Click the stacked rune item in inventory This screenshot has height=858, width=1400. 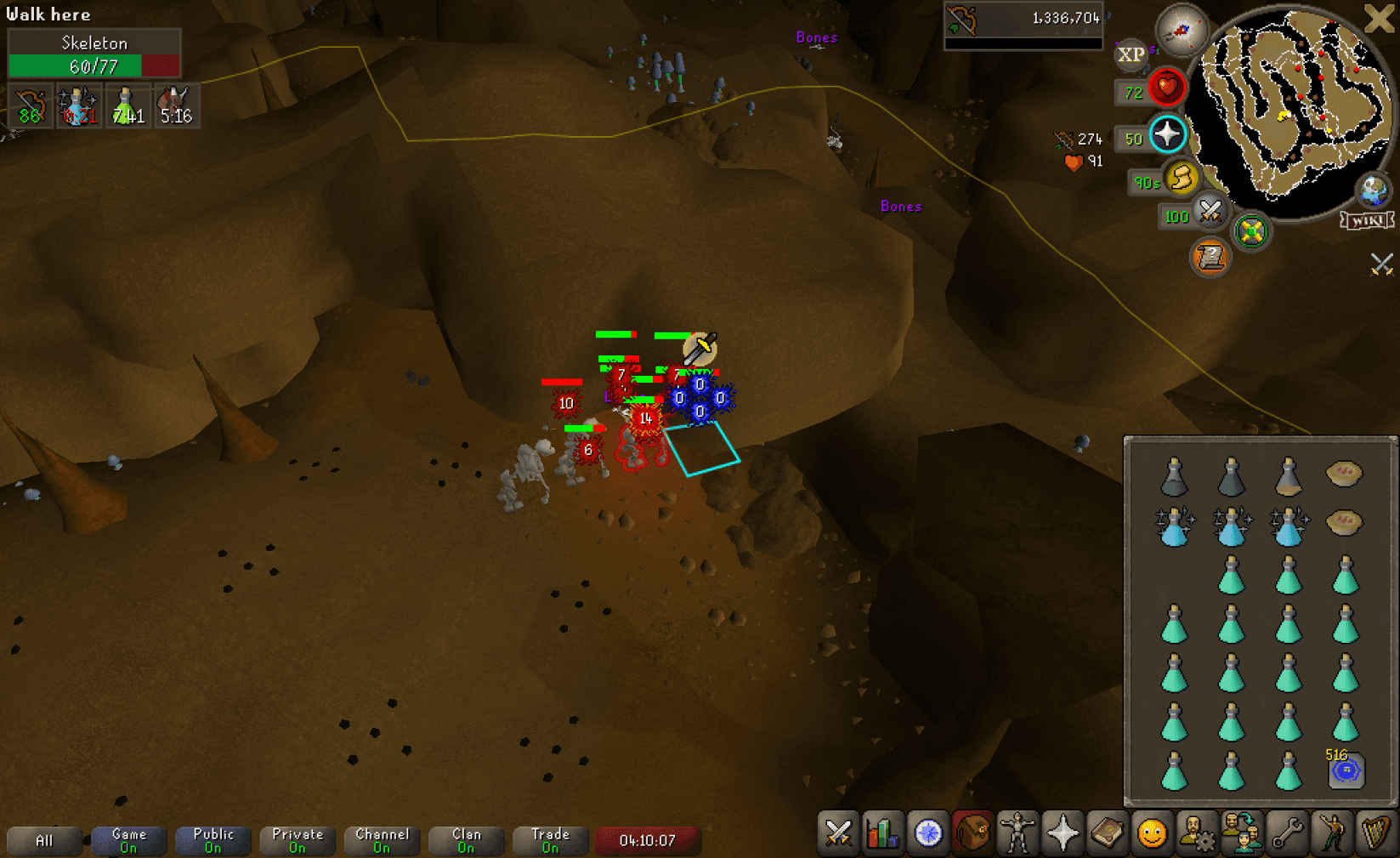coord(1346,772)
